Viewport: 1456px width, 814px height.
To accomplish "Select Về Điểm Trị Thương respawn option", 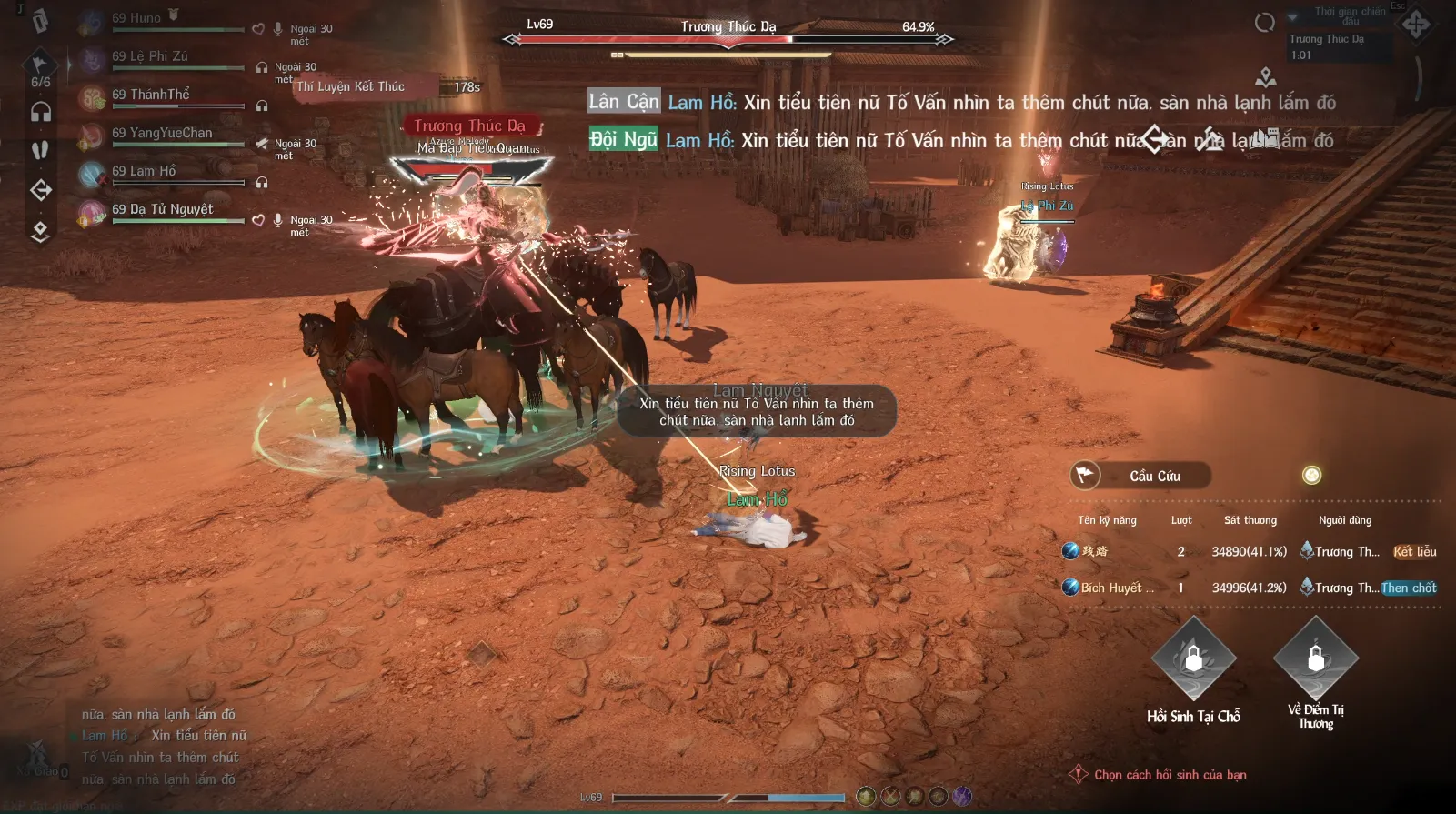I will coord(1315,658).
